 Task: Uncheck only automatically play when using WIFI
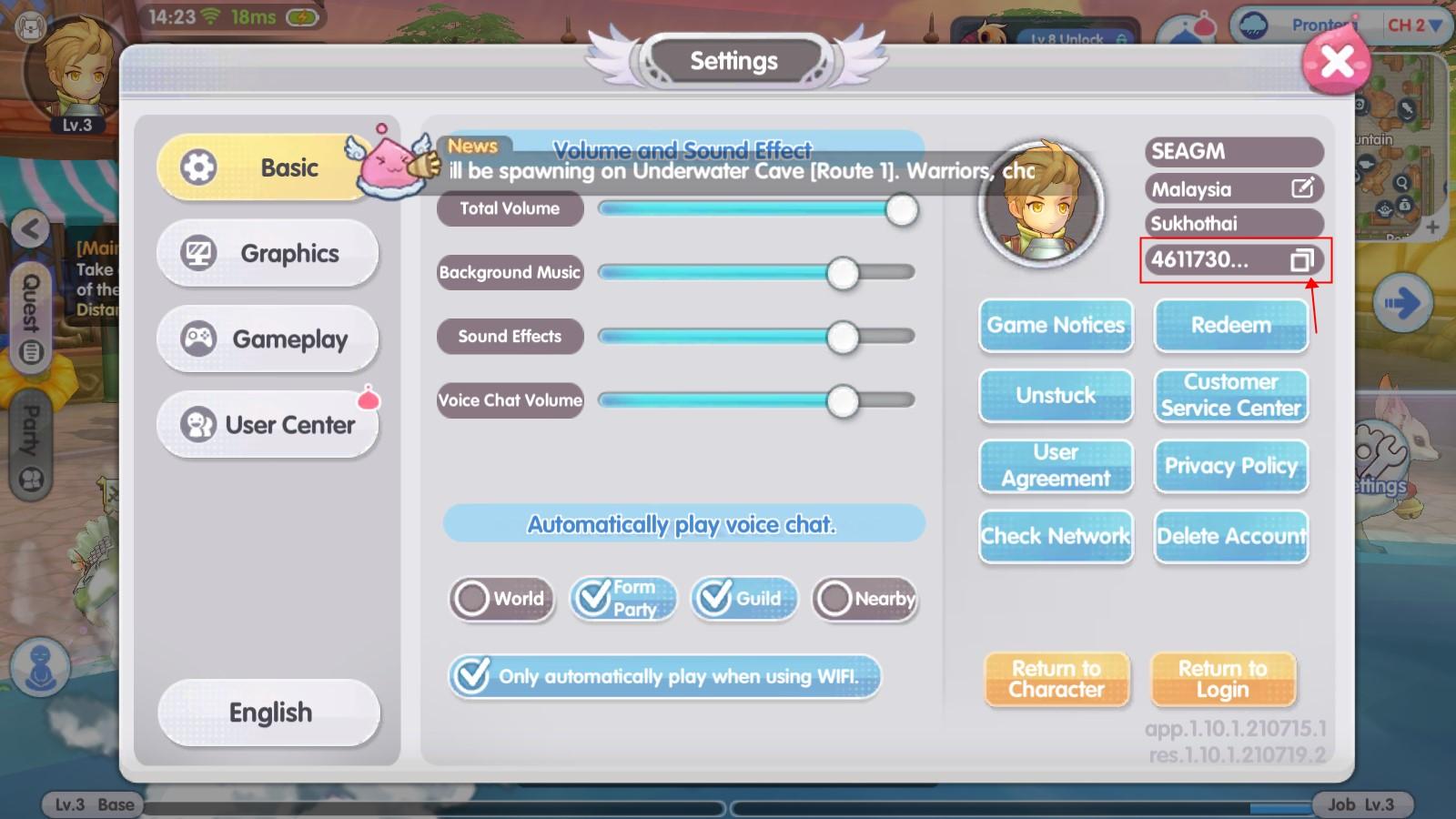(472, 676)
